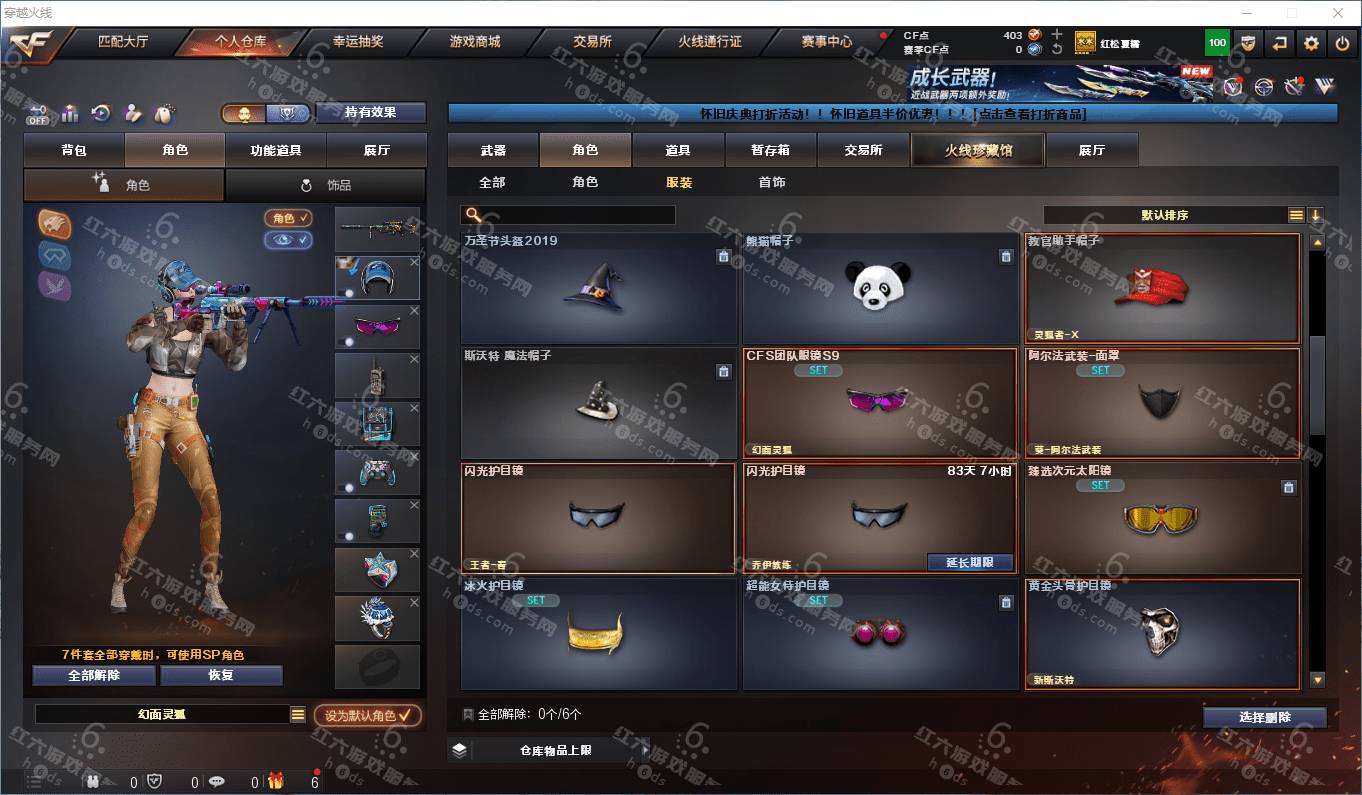
Task: Switch to the 首饰 accessories filter
Action: (x=771, y=182)
